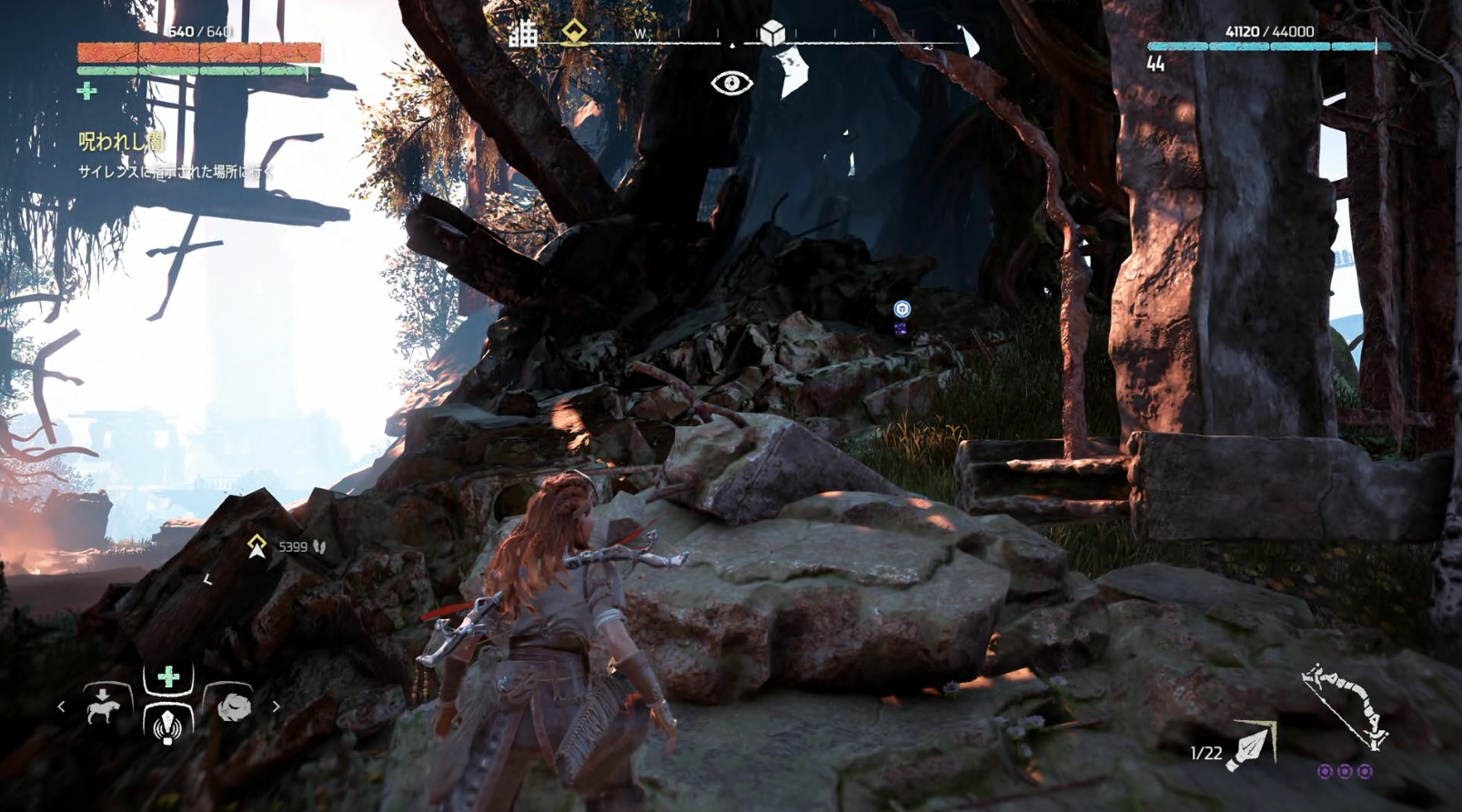Use the green healing plus above the tools
Image resolution: width=1462 pixels, height=812 pixels.
coord(168,677)
